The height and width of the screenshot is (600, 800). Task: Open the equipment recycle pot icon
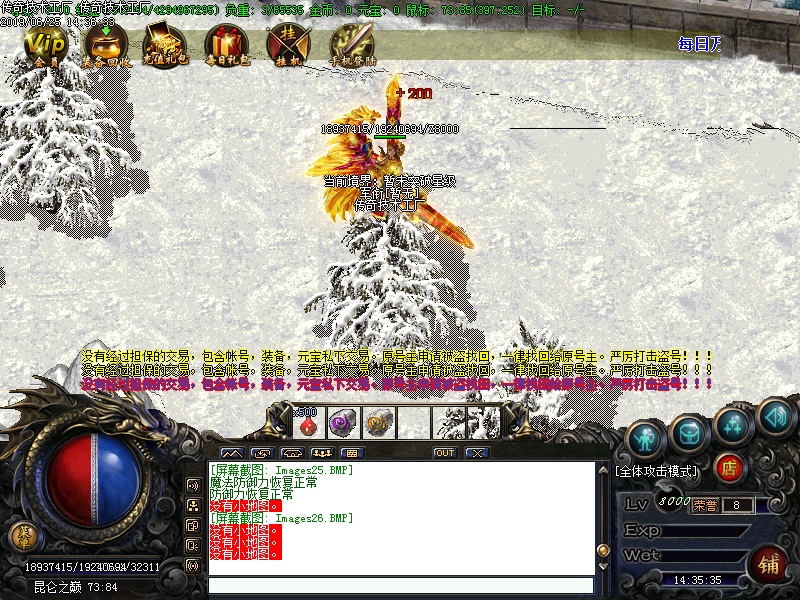pos(103,45)
